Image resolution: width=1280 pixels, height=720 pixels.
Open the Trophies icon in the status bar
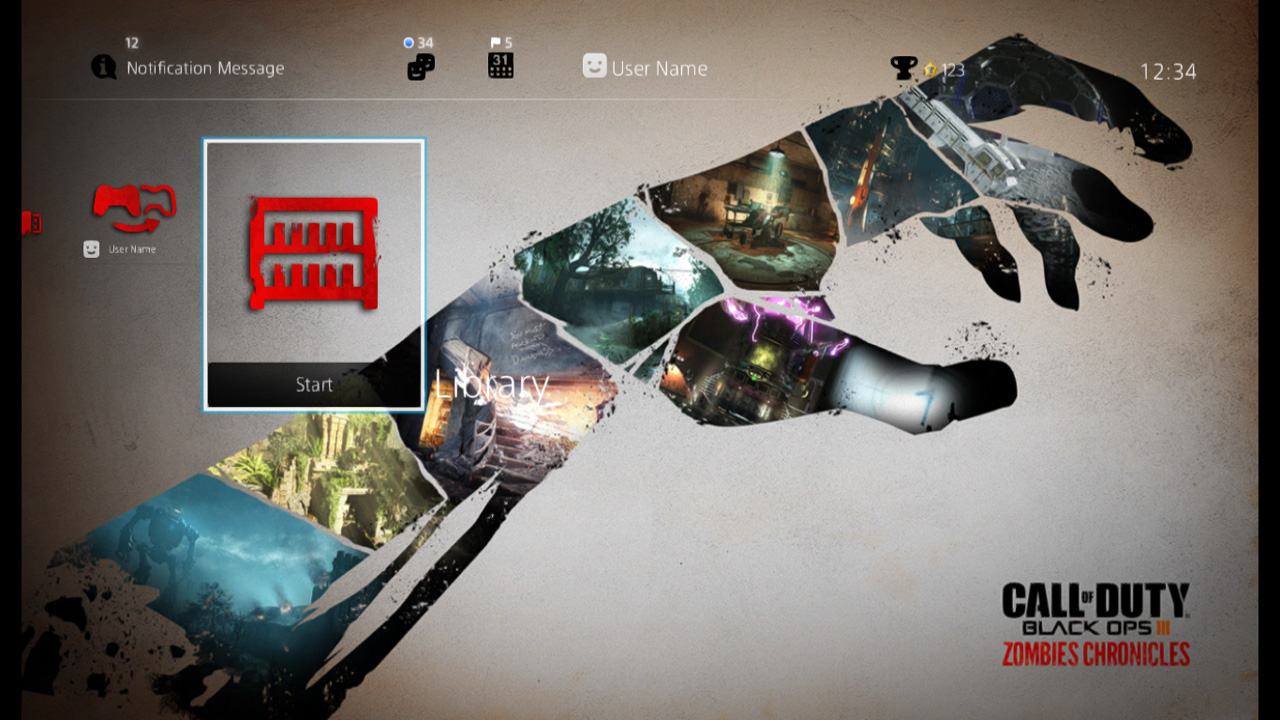905,66
